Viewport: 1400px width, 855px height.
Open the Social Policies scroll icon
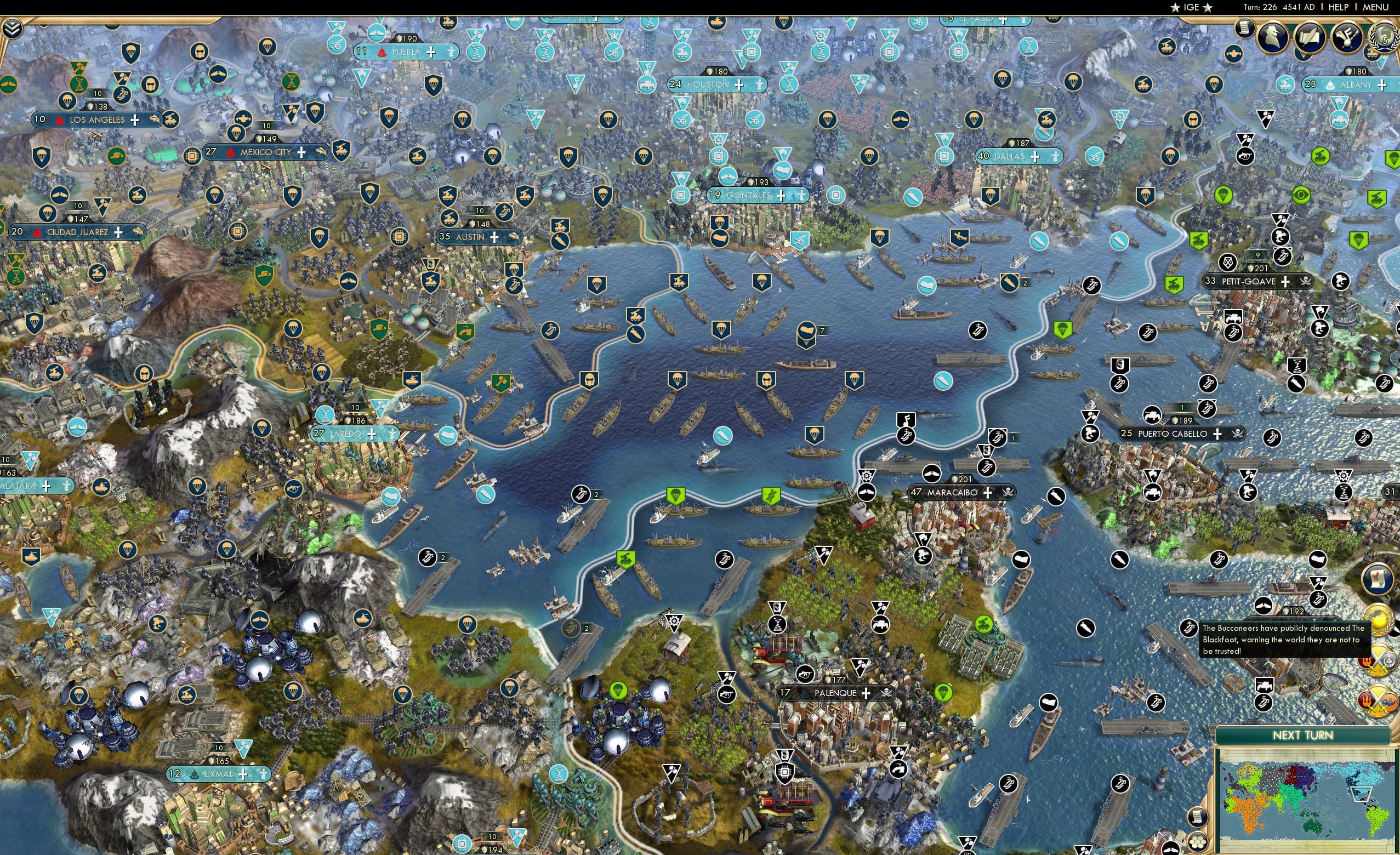coord(1311,37)
